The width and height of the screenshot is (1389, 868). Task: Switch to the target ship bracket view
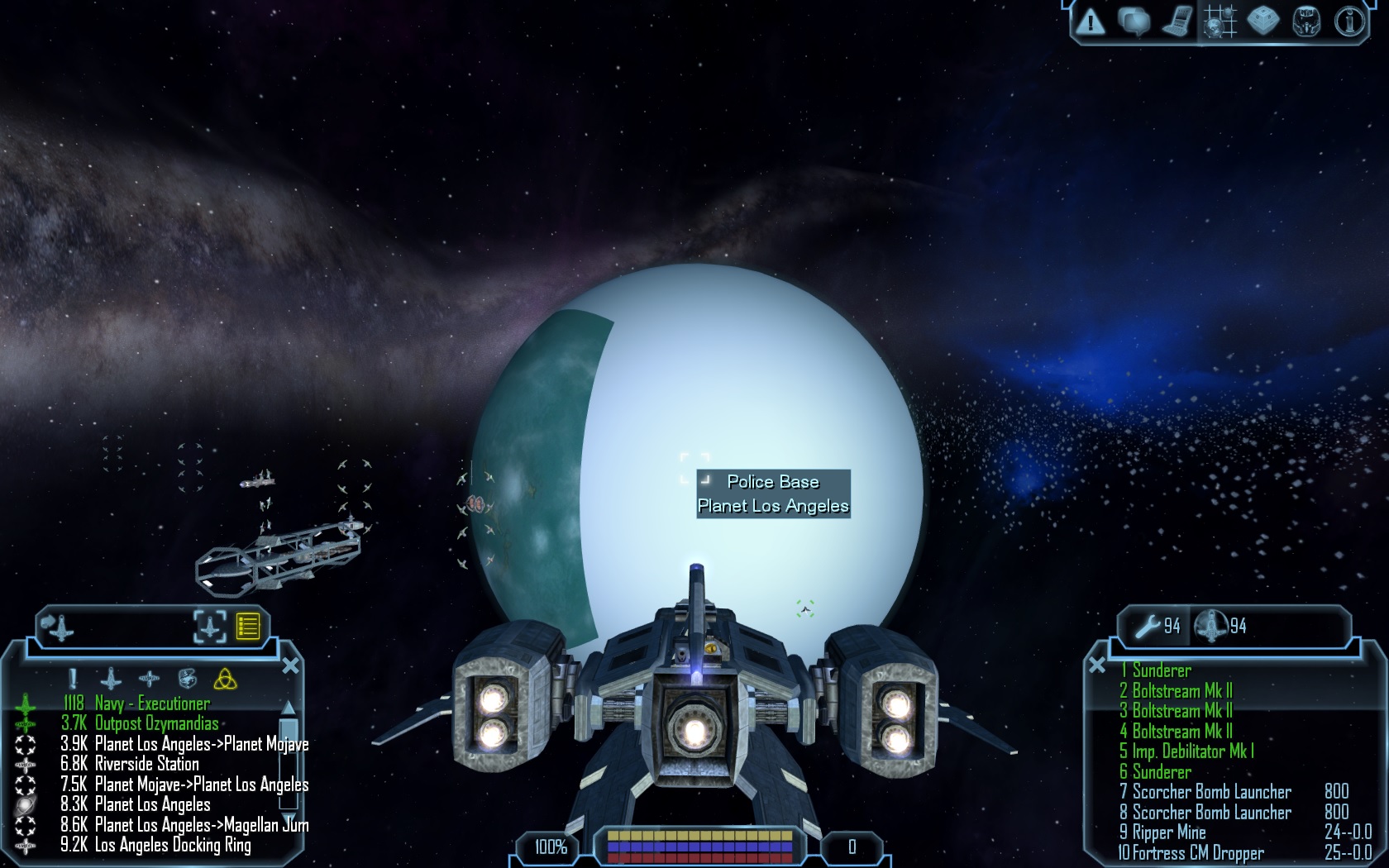point(210,626)
